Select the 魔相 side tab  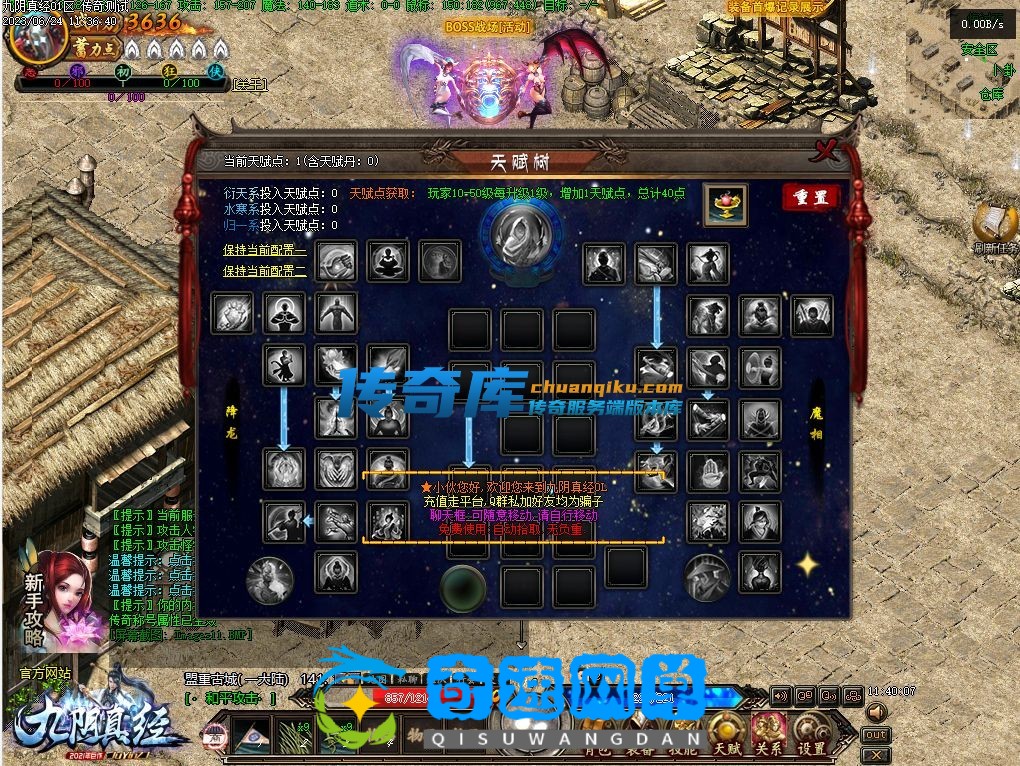817,420
